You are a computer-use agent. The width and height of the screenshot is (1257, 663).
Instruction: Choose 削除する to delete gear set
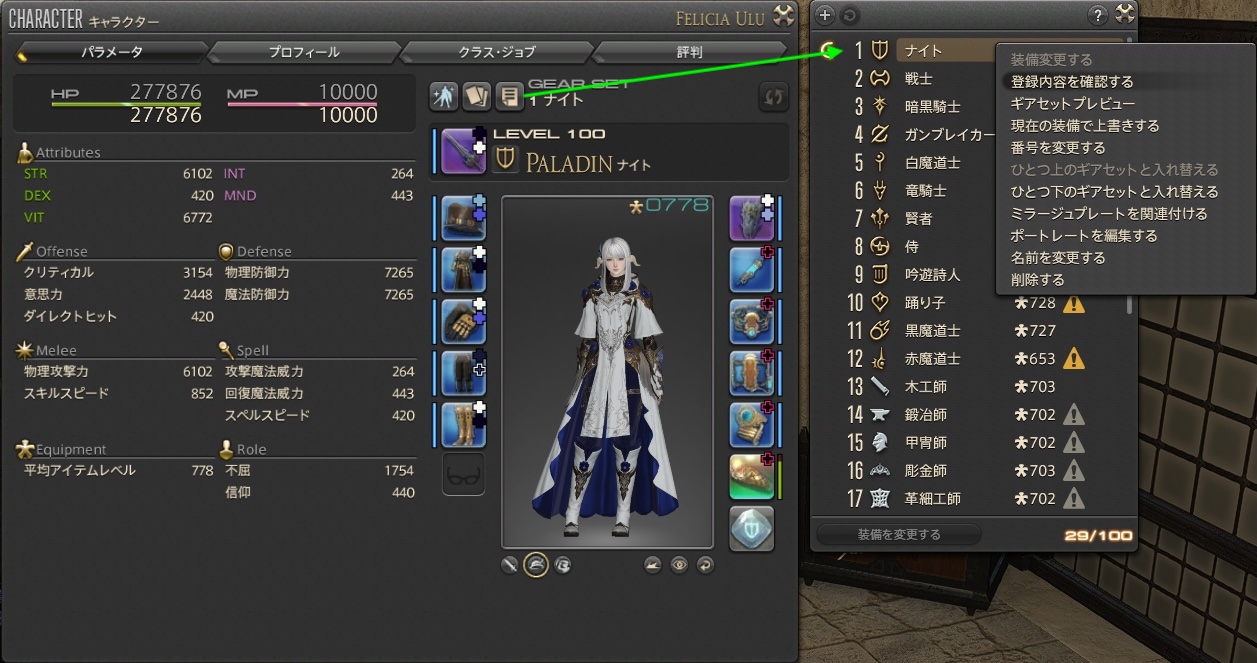pos(1038,280)
